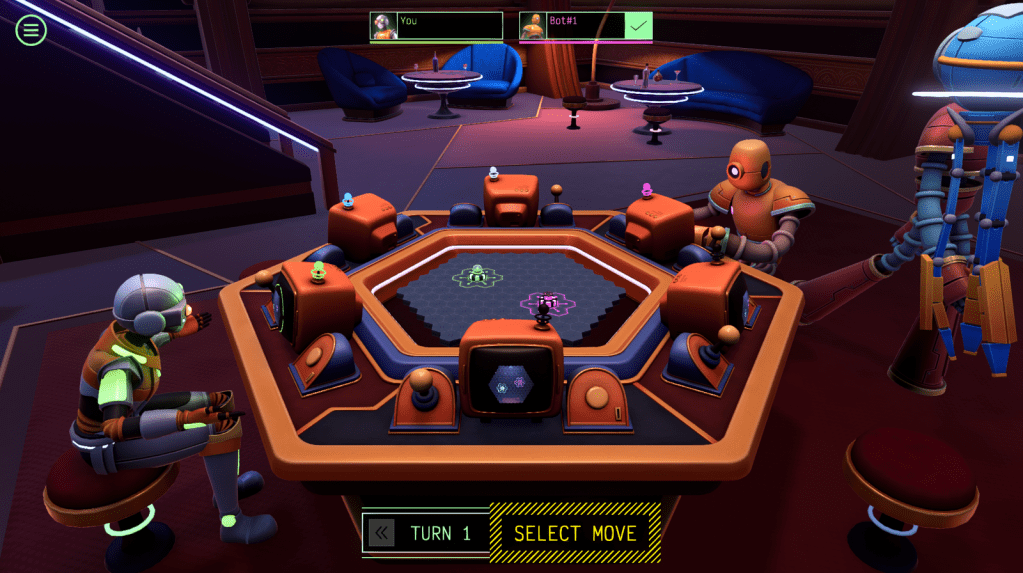Go back with the rewind arrow button
Screen dimensions: 1023x573
point(381,533)
